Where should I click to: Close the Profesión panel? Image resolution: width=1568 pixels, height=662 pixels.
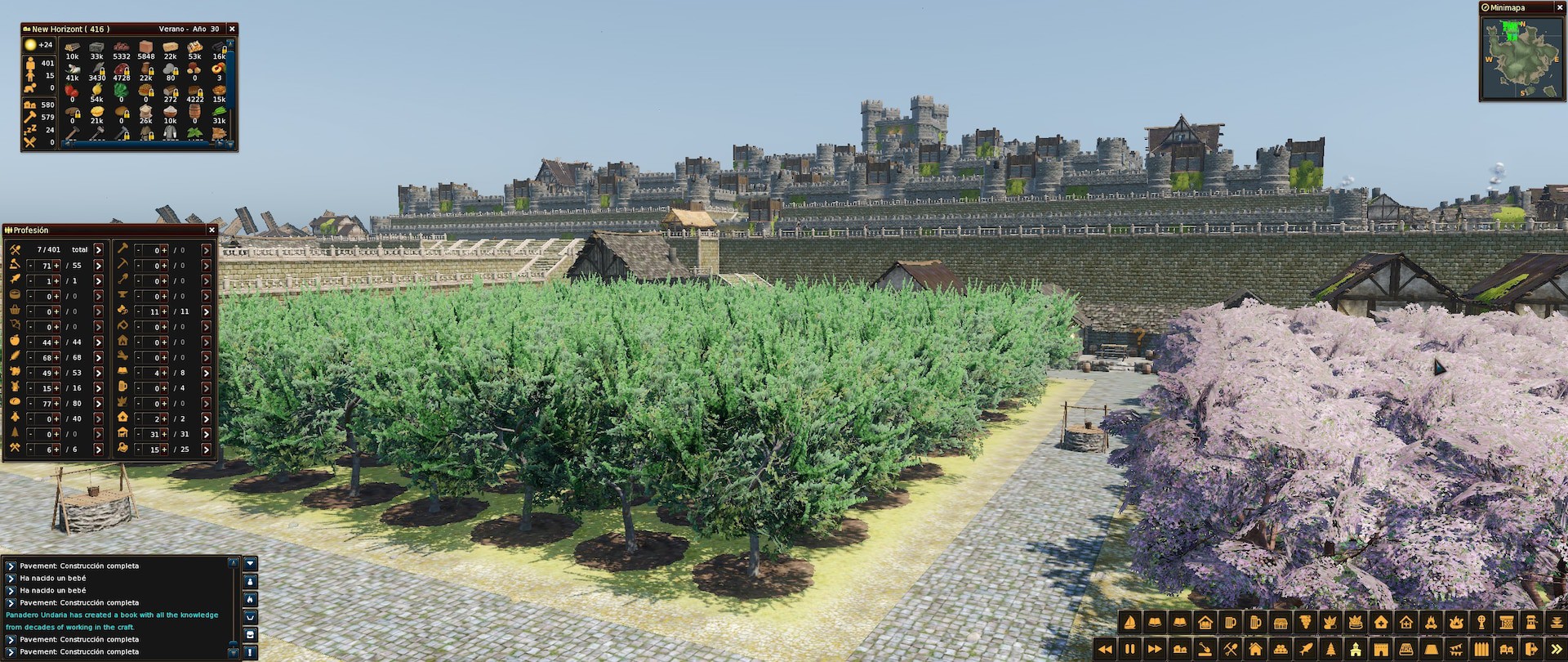tap(212, 230)
